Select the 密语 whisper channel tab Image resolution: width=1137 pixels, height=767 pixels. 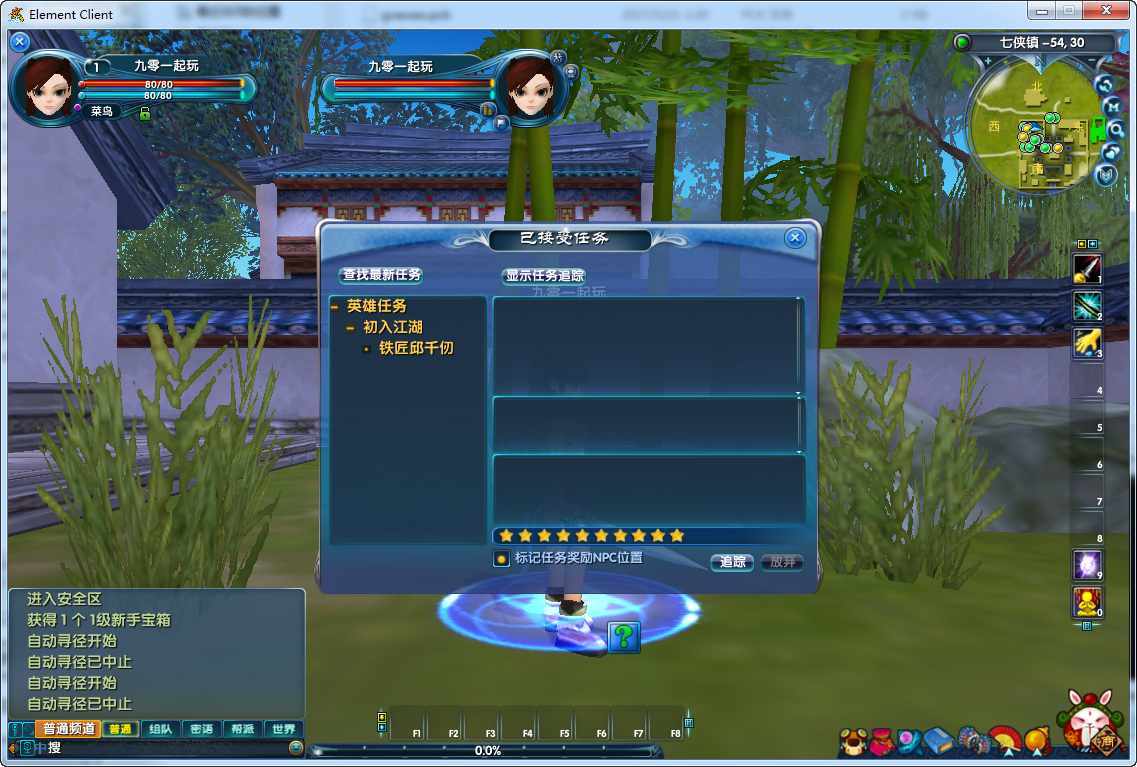(201, 729)
